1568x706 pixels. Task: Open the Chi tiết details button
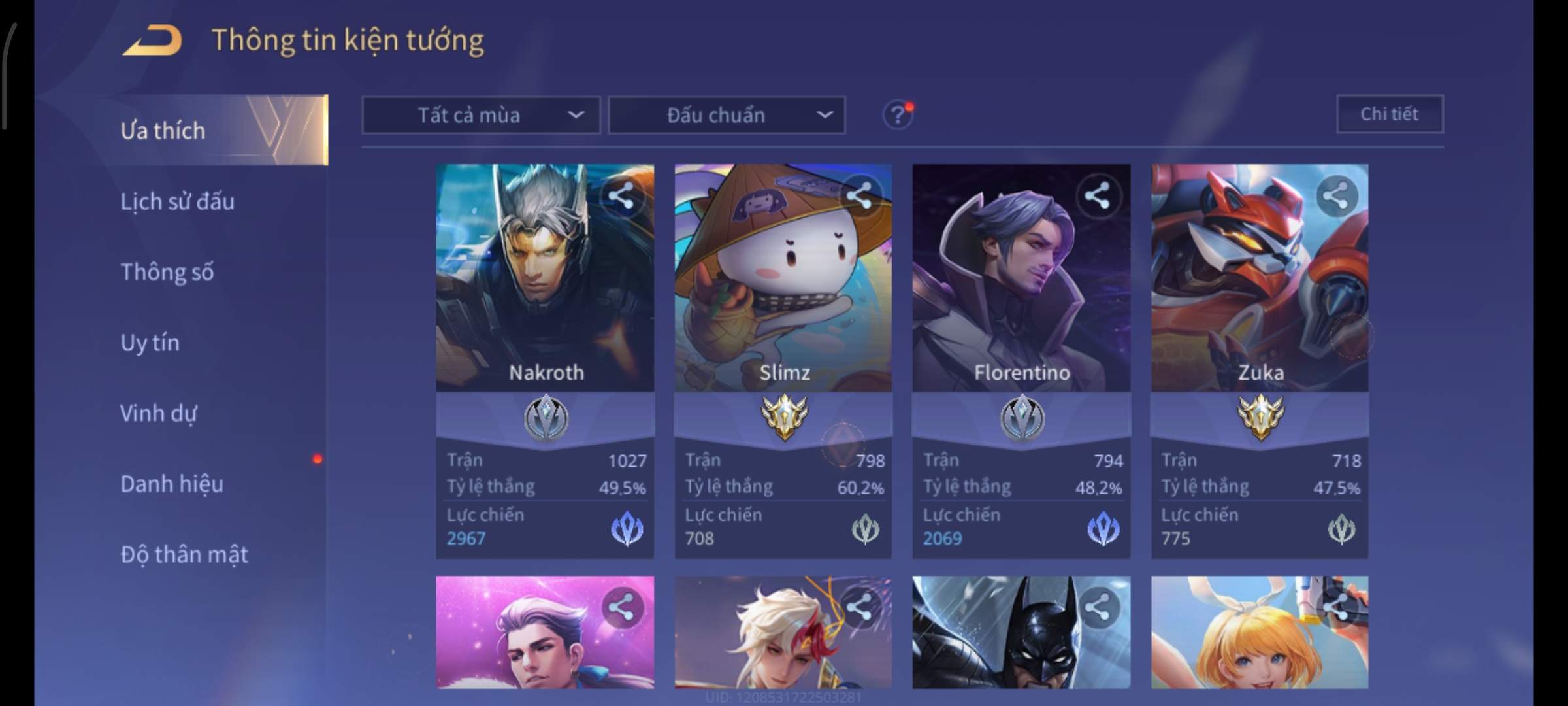(1389, 114)
